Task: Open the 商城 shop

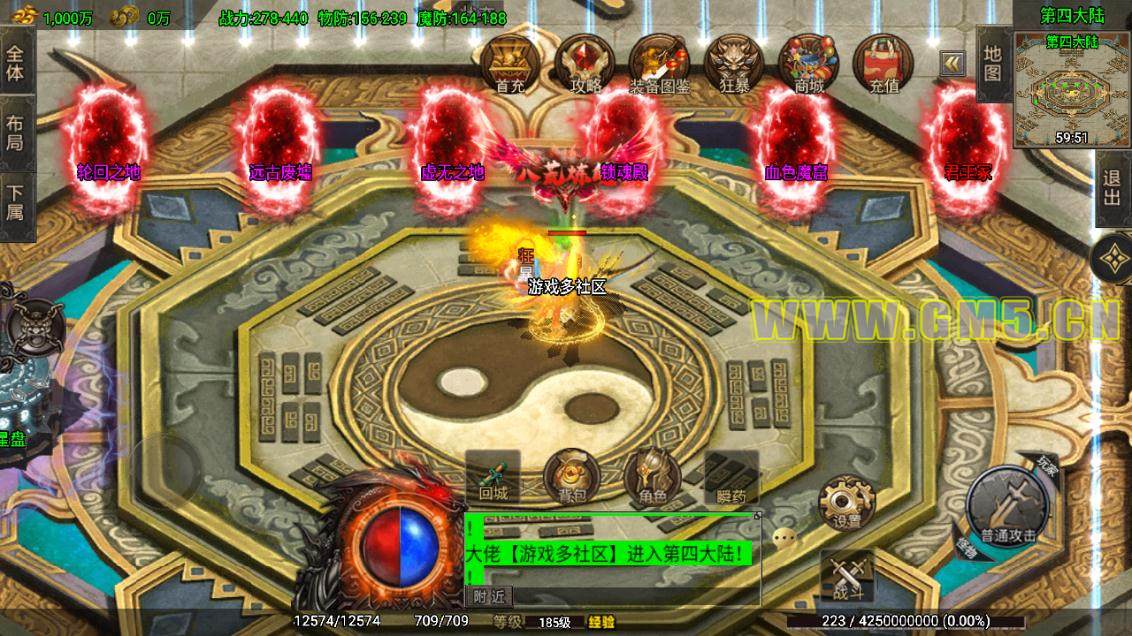Action: tap(808, 62)
